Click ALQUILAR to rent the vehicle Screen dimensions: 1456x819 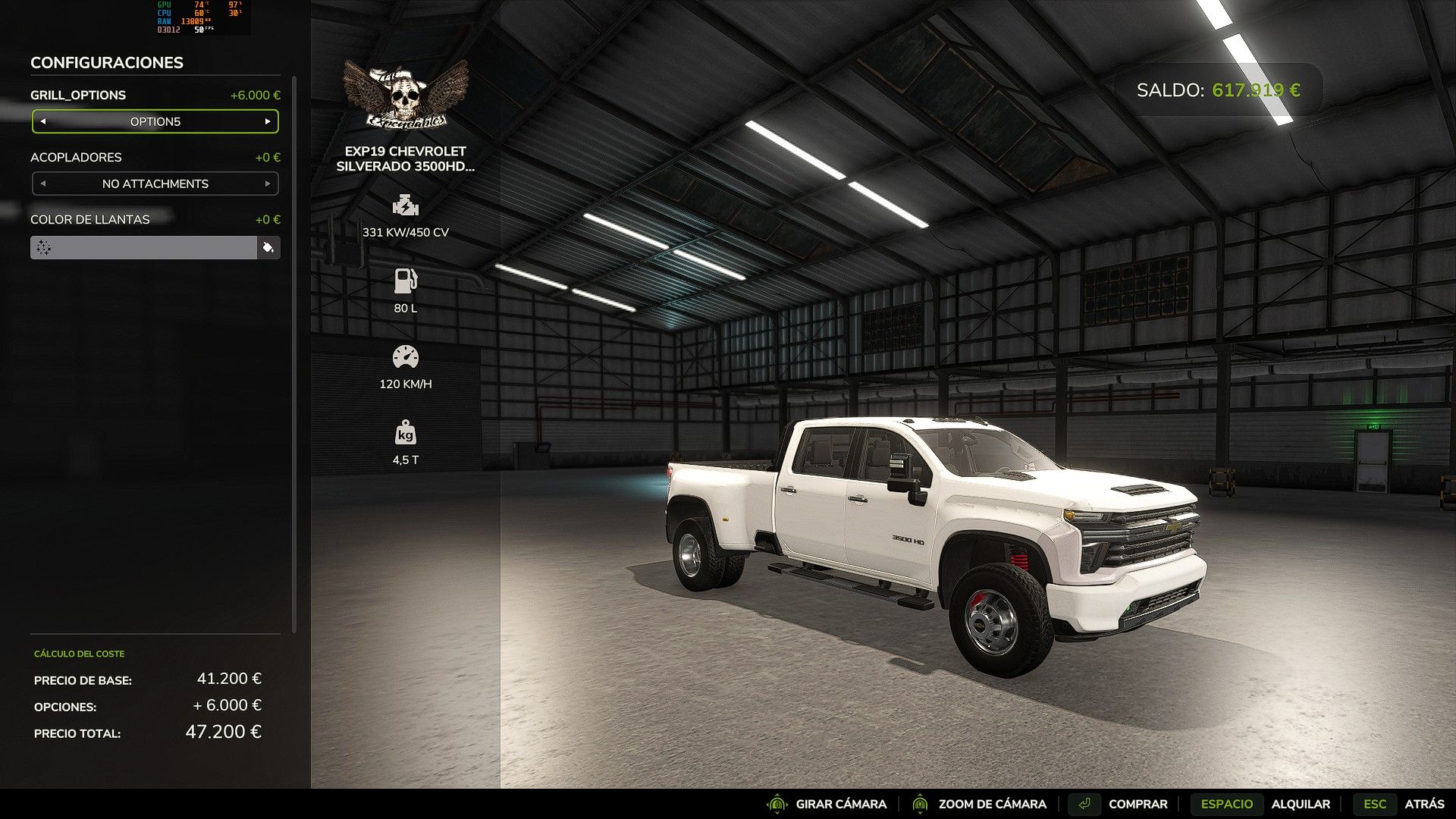(x=1303, y=804)
